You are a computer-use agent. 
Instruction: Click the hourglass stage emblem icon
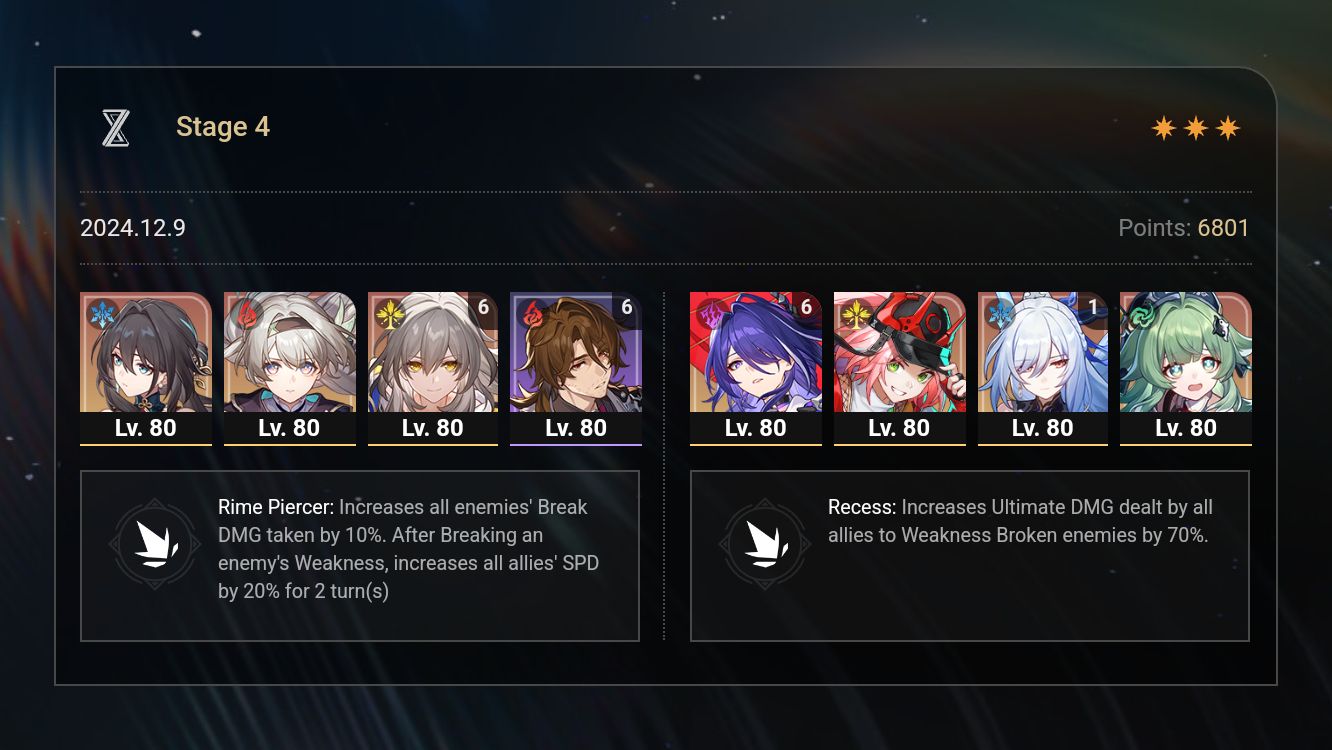click(x=115, y=127)
